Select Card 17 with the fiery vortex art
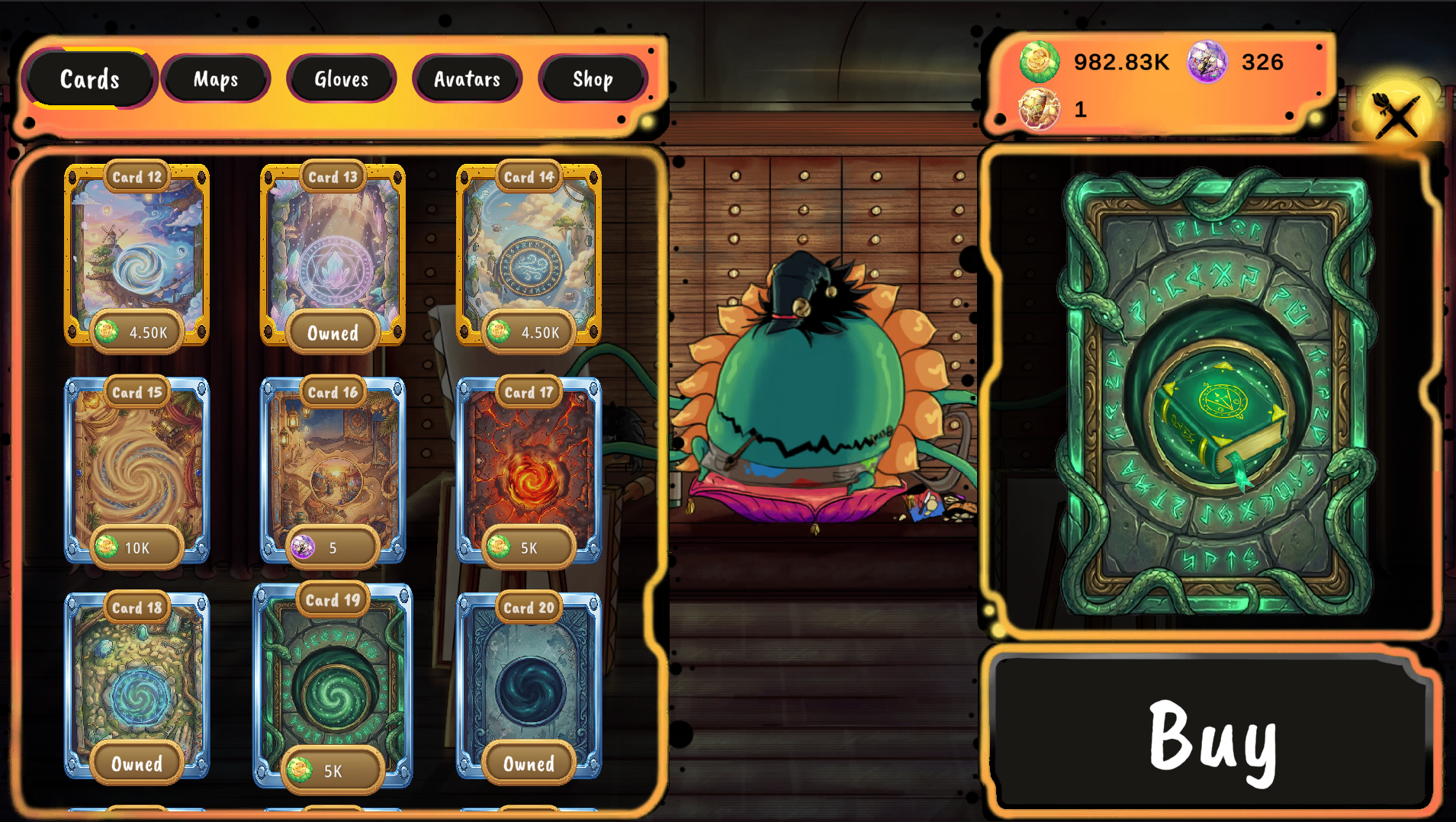This screenshot has height=822, width=1456. (x=529, y=473)
